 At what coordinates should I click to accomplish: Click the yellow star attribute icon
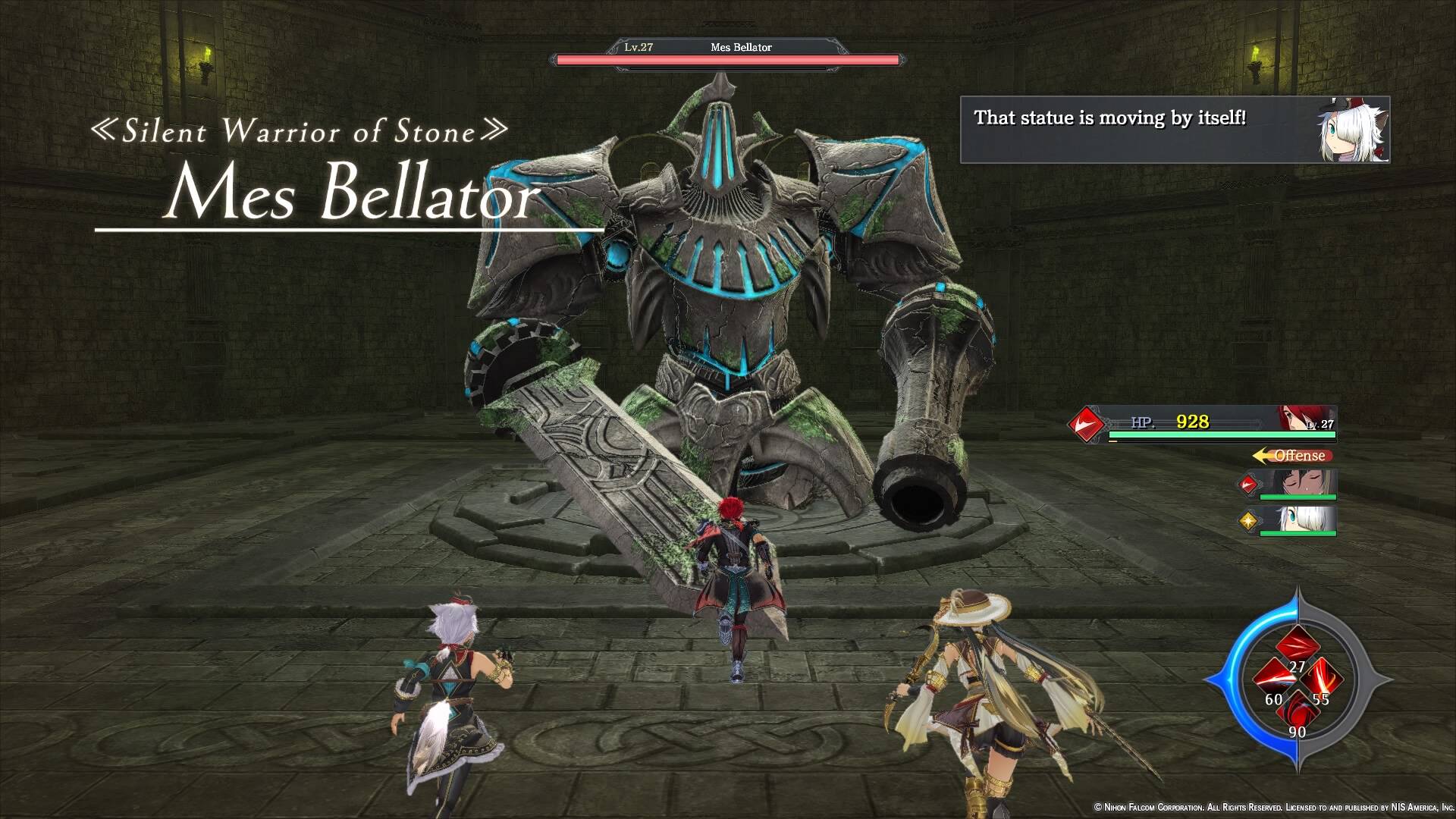tap(1247, 520)
